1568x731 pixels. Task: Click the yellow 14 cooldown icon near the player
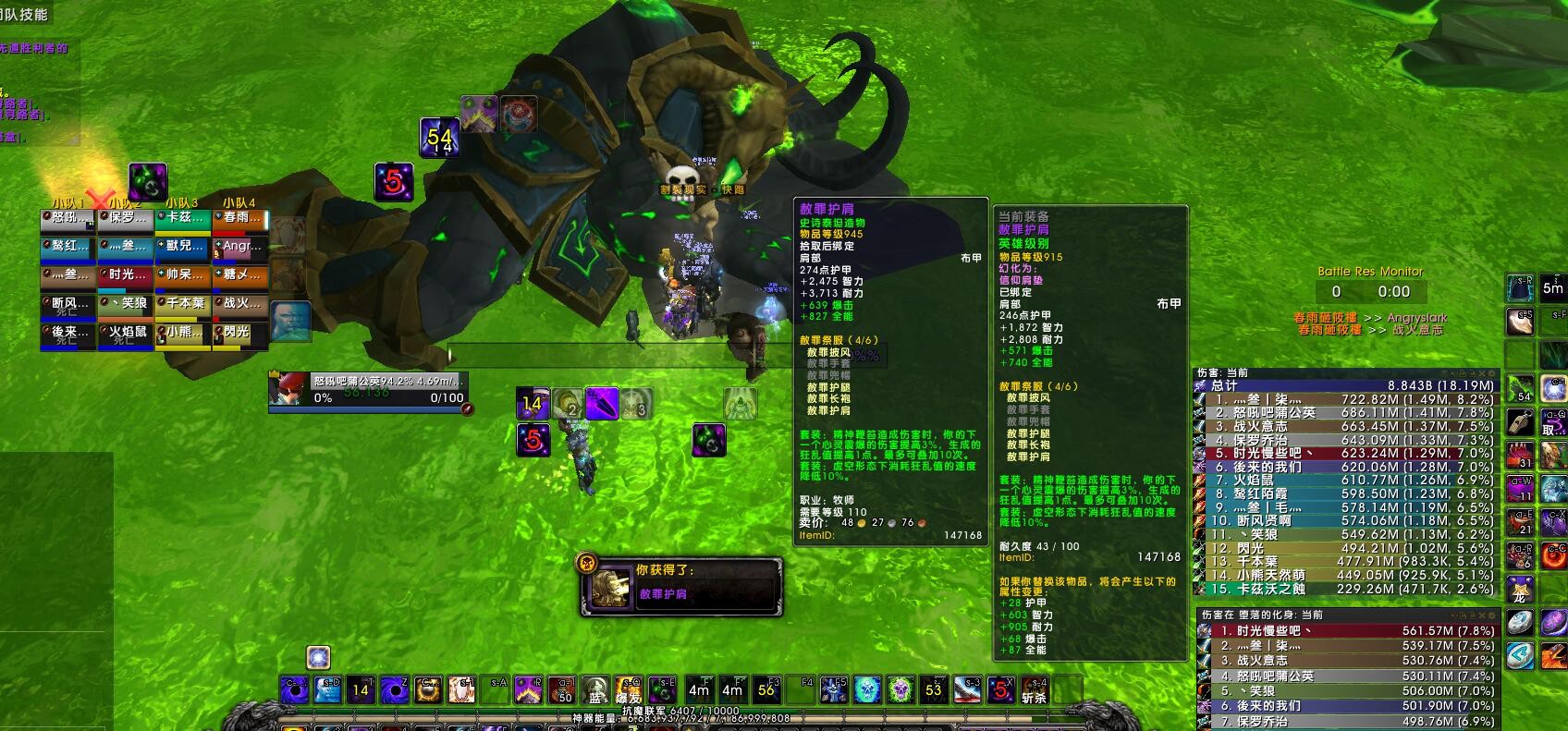[533, 404]
